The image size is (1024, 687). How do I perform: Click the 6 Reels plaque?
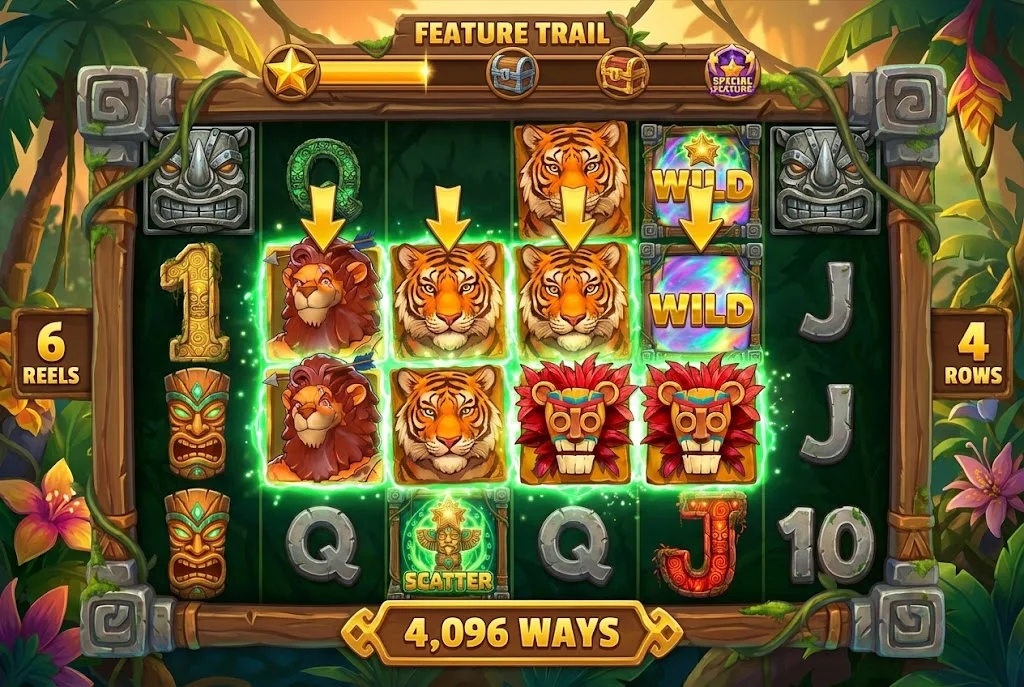pos(52,353)
